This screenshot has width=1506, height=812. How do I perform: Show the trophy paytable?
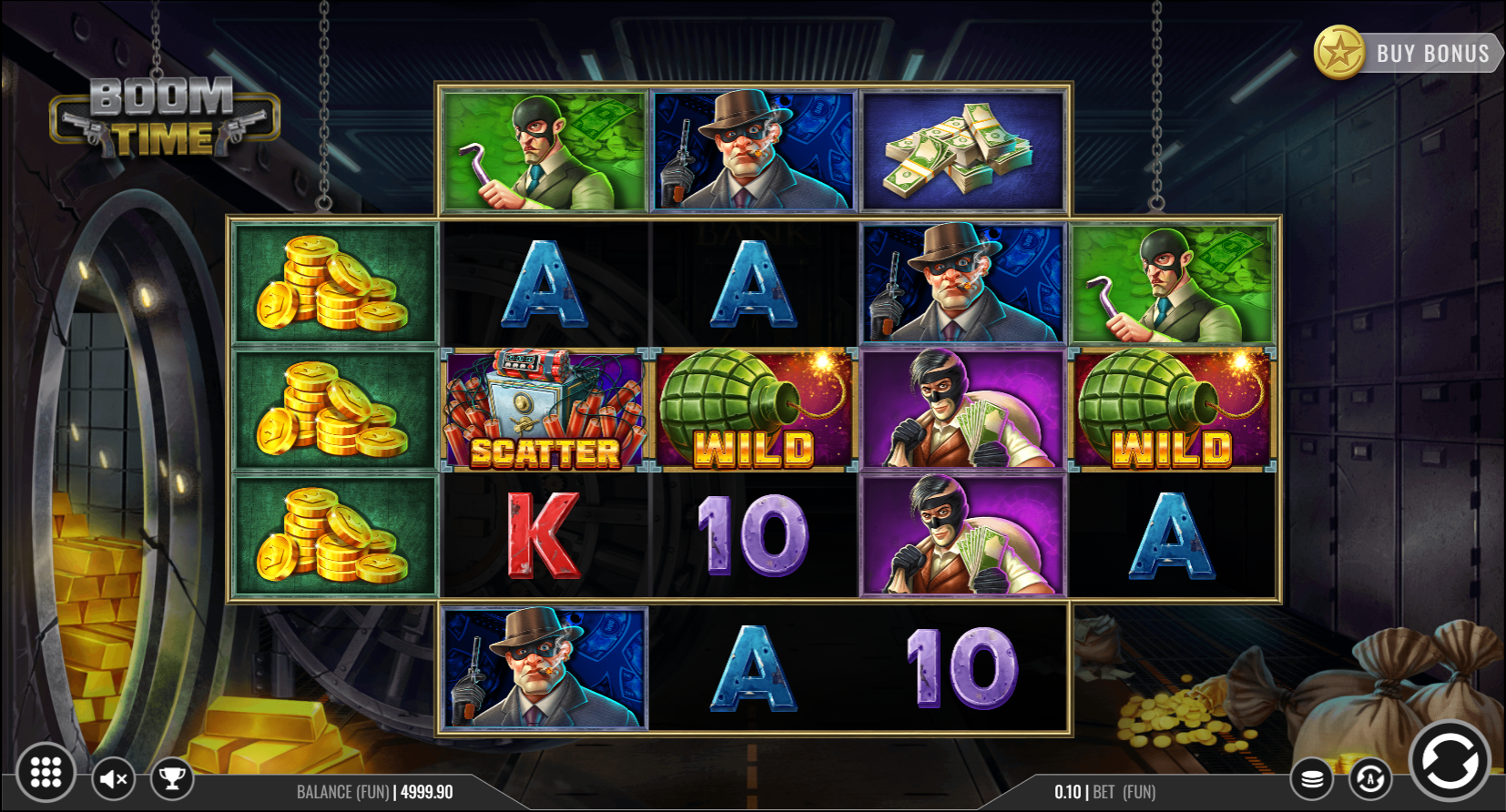coord(171,778)
